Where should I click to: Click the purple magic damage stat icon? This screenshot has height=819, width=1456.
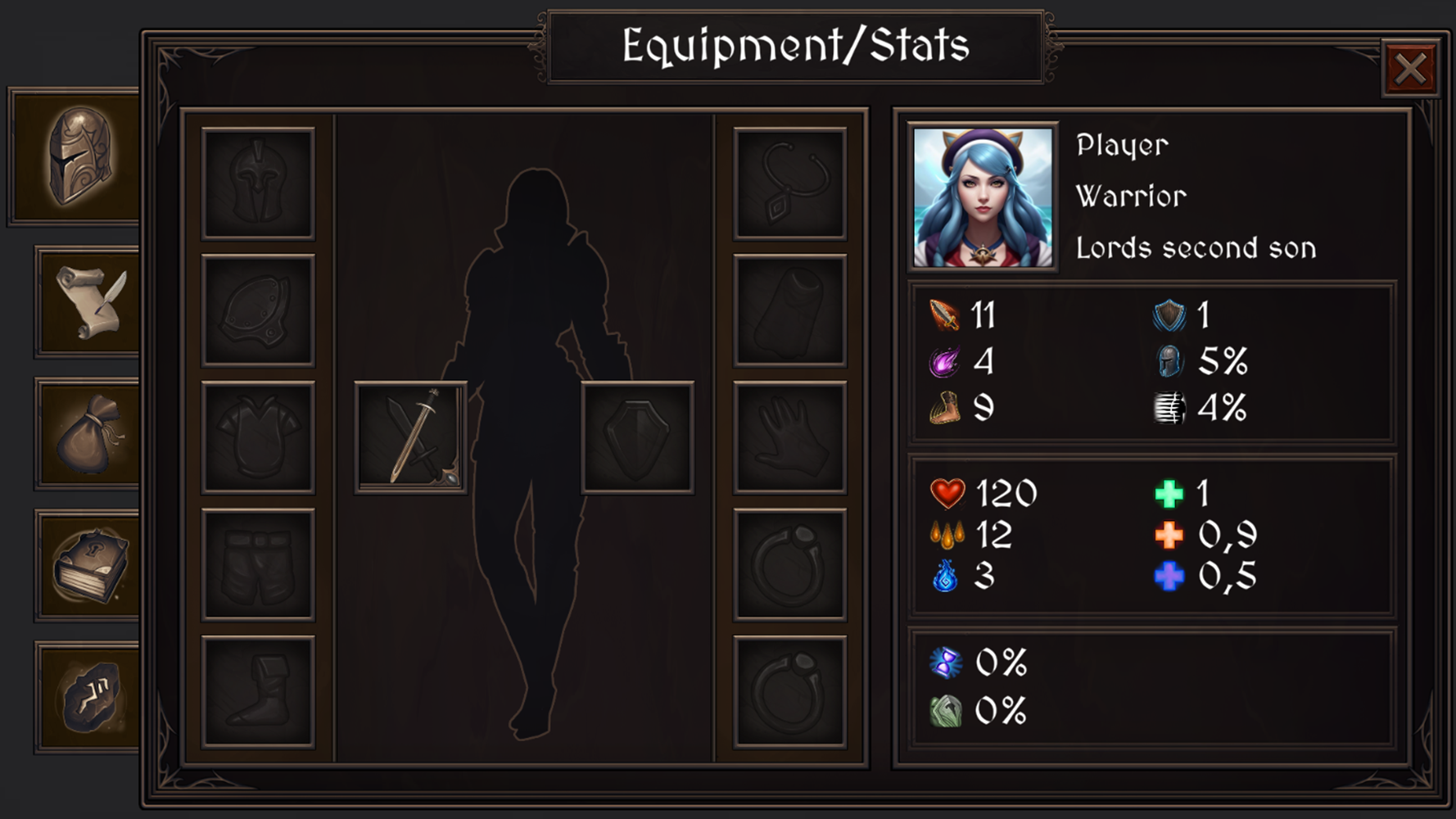click(x=943, y=364)
